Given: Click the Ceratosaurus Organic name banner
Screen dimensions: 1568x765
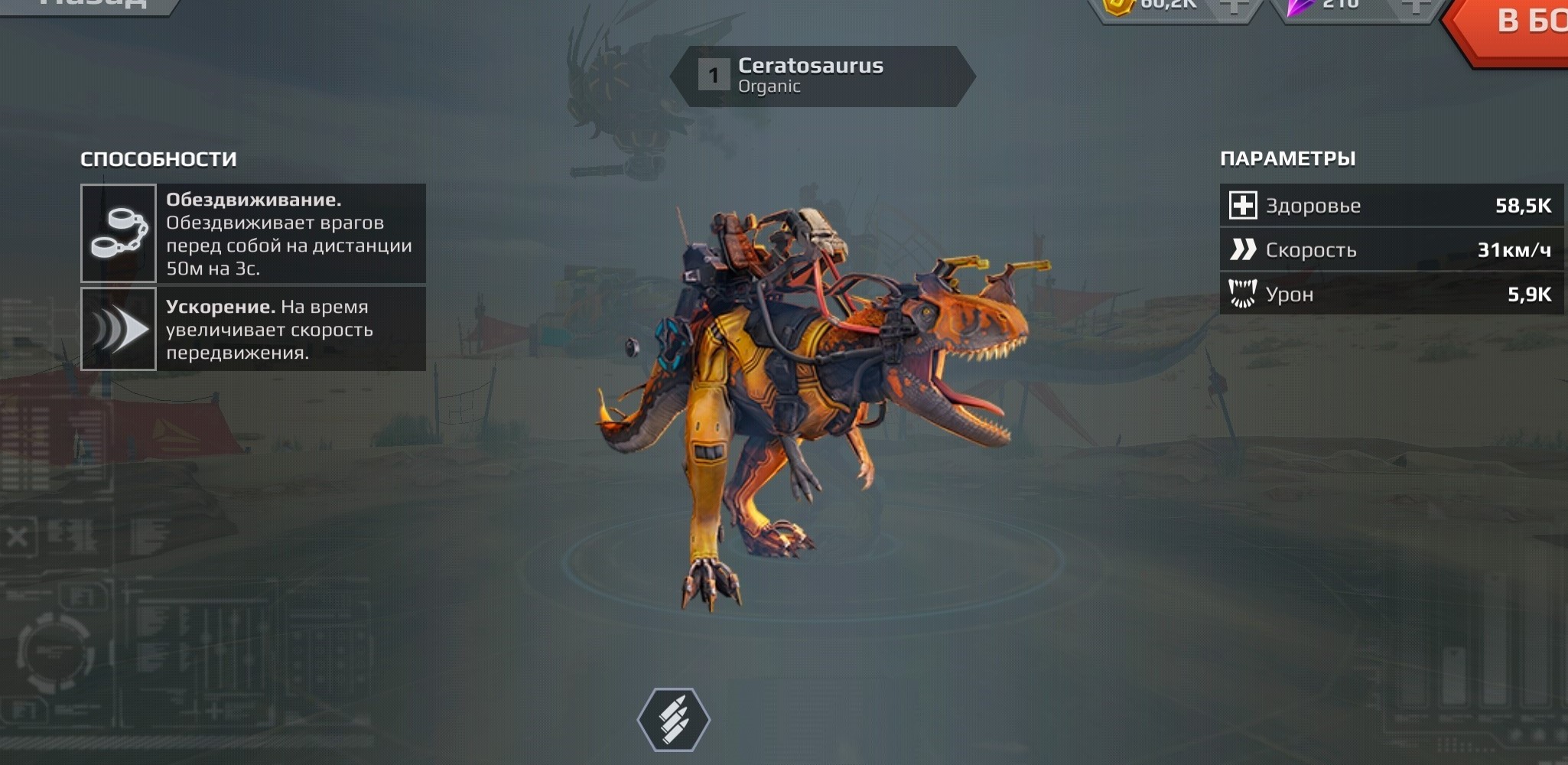Looking at the screenshot, I should [x=822, y=76].
